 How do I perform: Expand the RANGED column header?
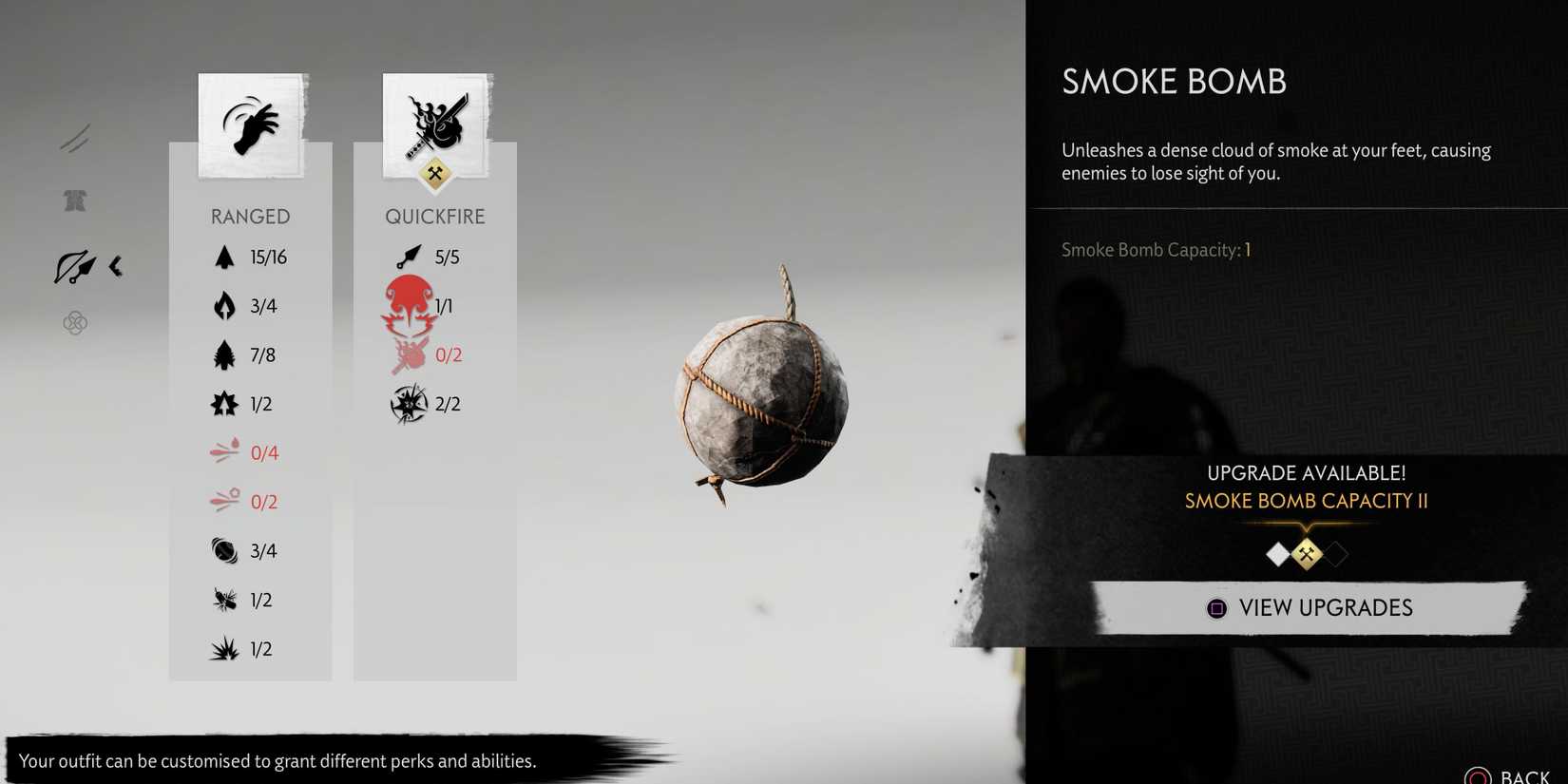pyautogui.click(x=250, y=217)
